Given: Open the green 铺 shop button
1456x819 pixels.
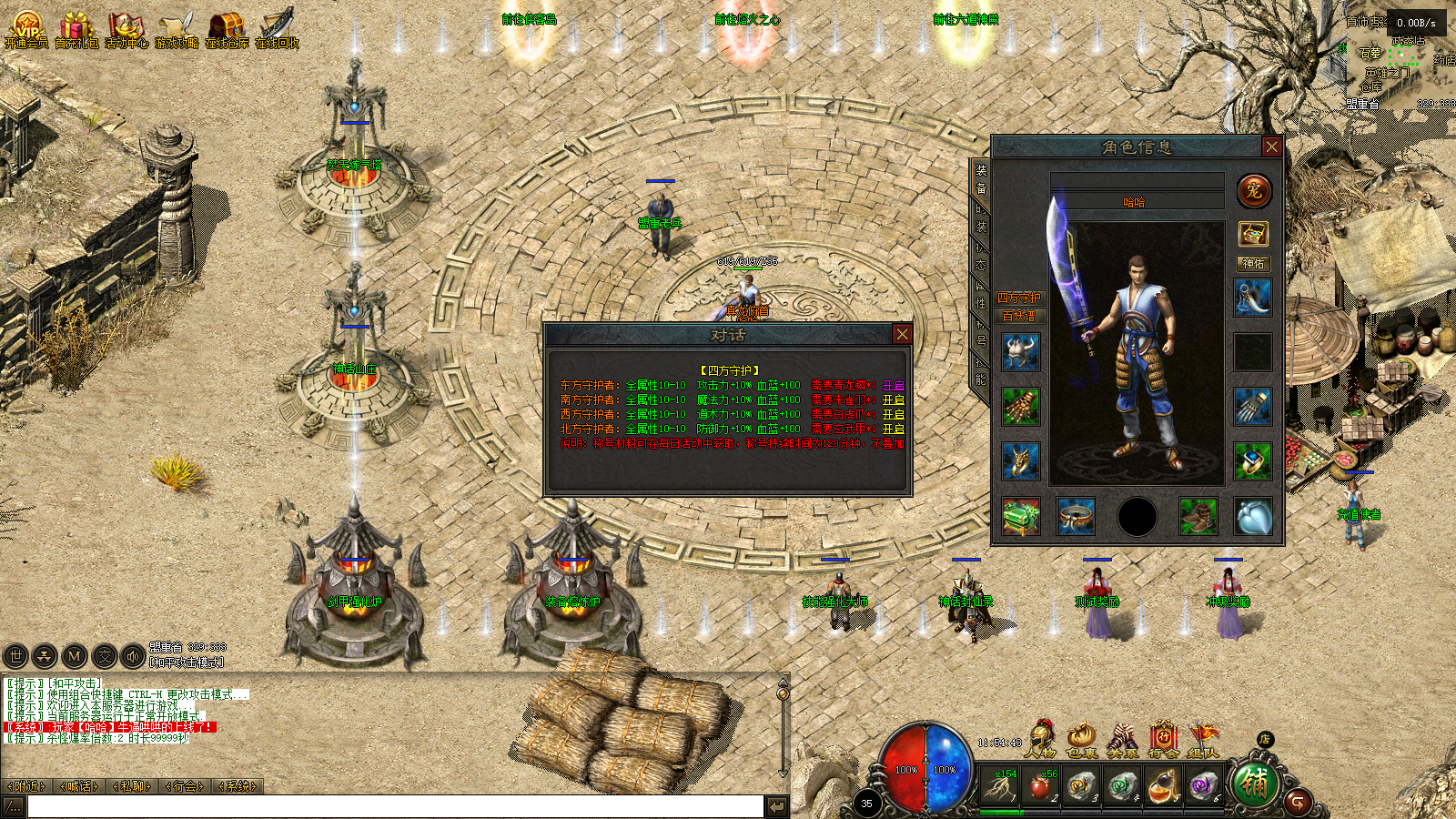Looking at the screenshot, I should click(x=1253, y=784).
